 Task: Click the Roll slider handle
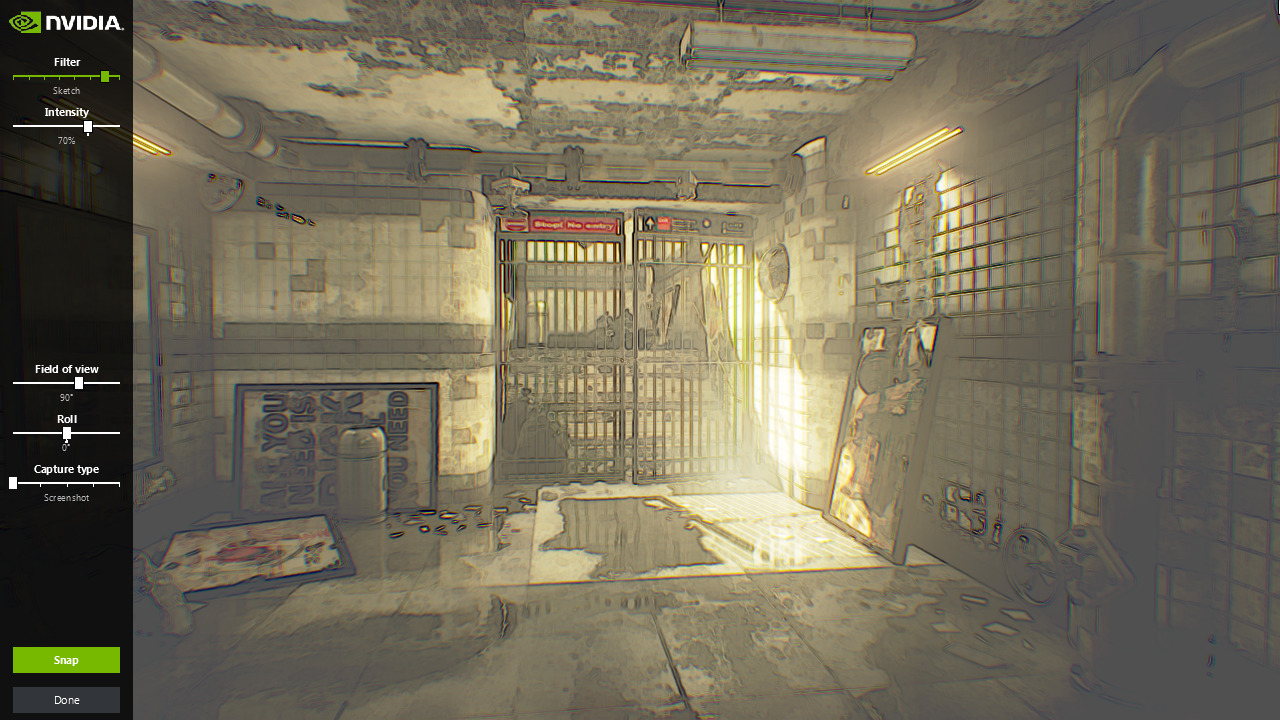coord(67,433)
